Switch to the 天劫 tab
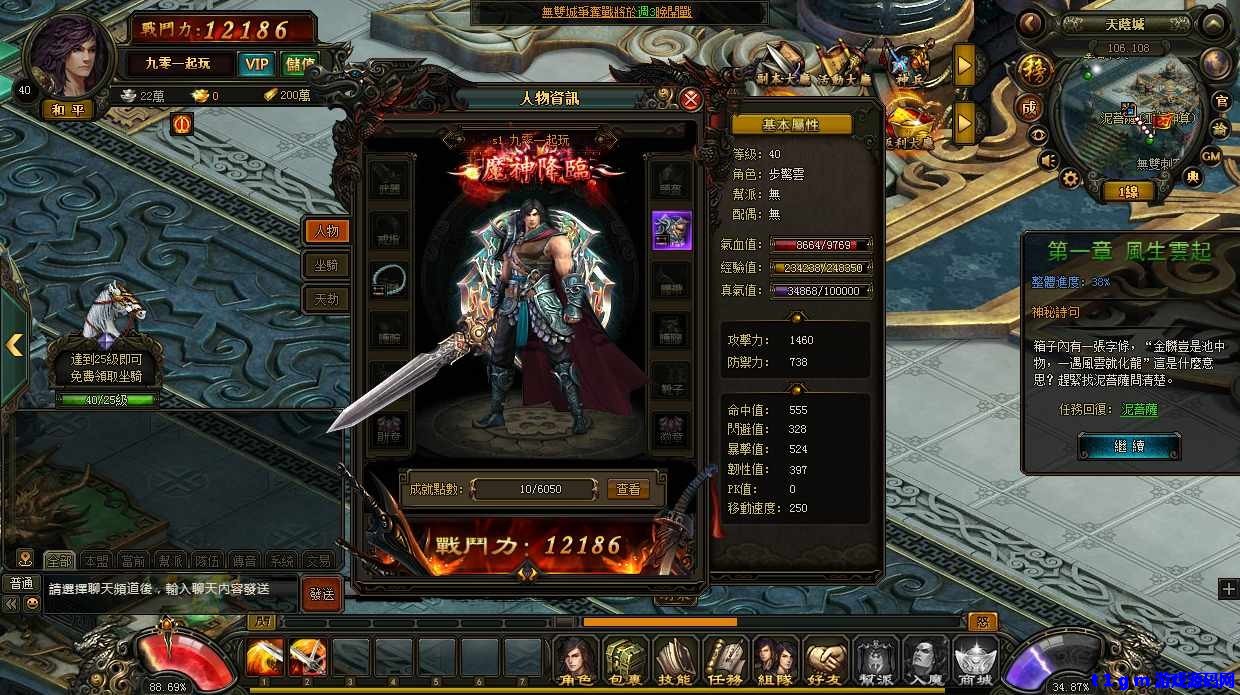Viewport: 1240px width, 695px height. (326, 299)
